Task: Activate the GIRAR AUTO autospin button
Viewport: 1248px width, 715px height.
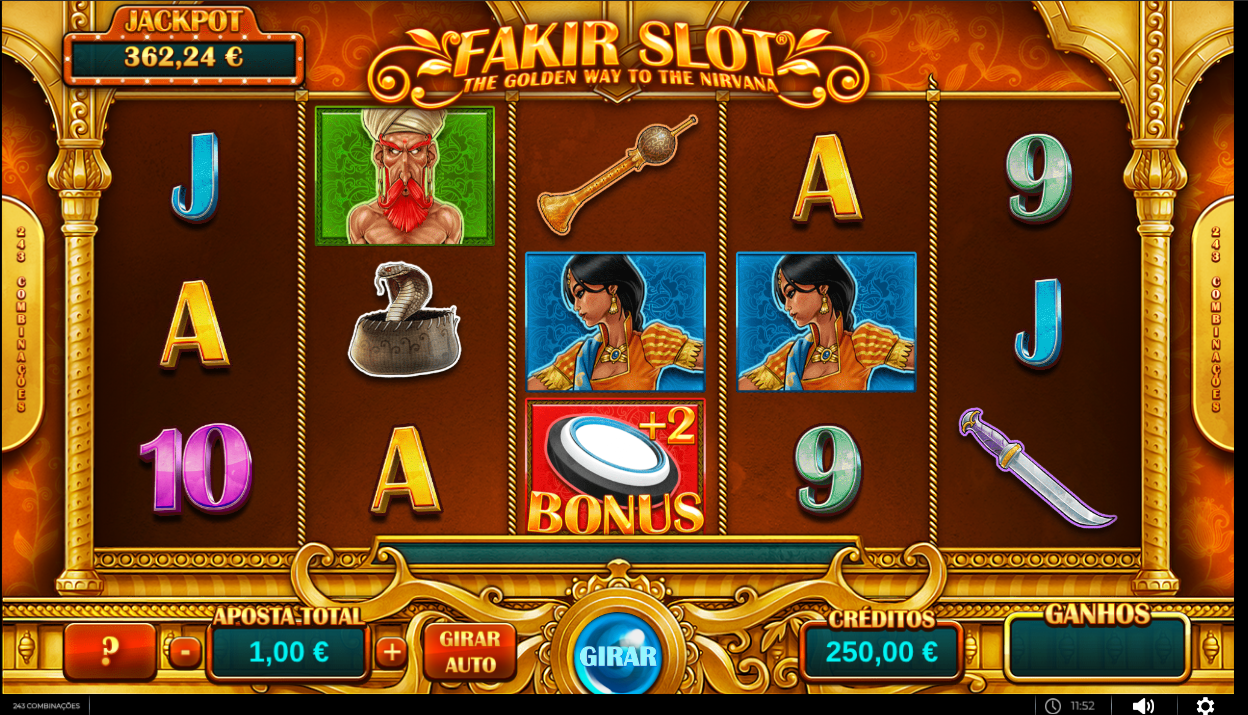Action: (470, 652)
